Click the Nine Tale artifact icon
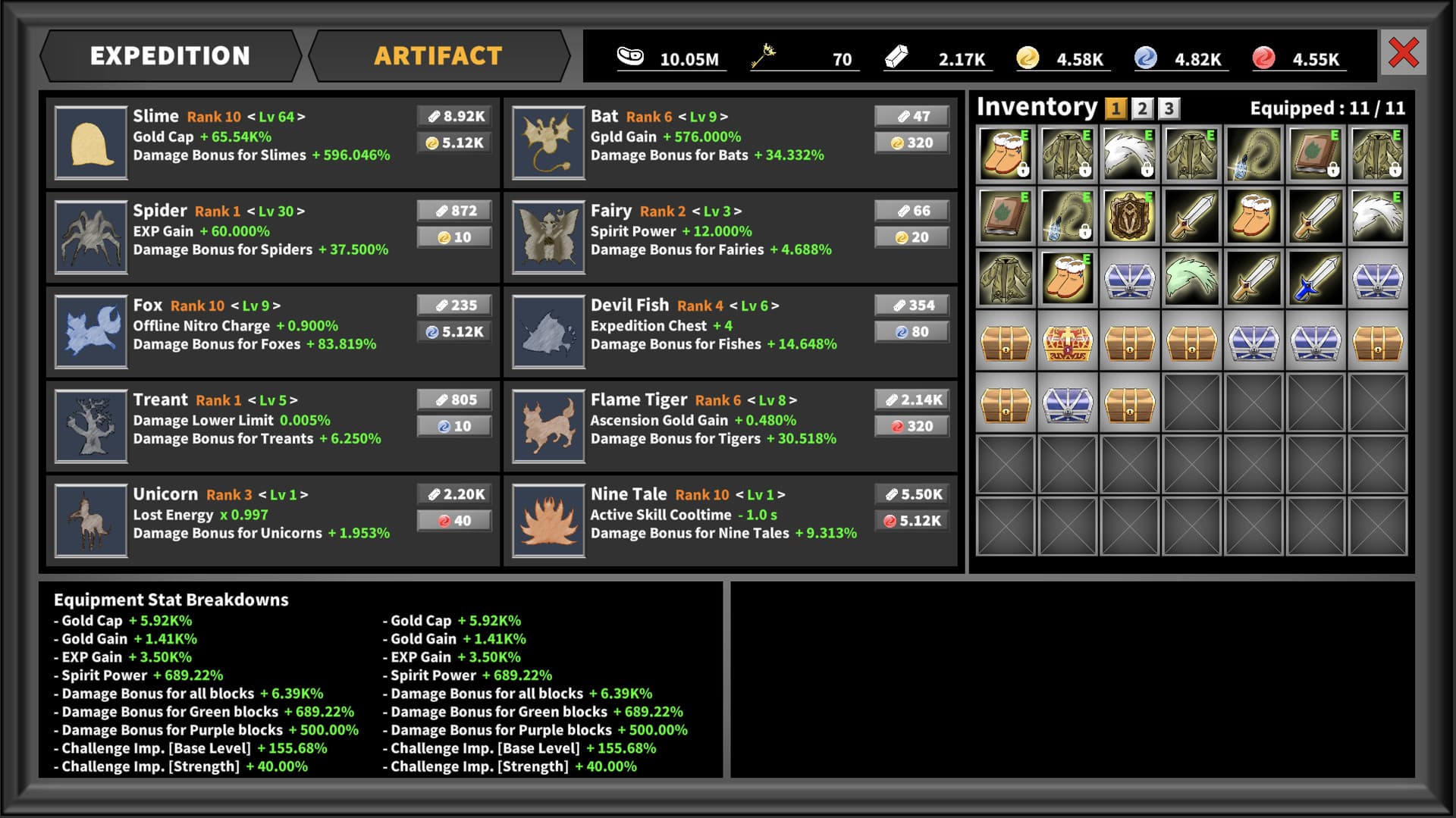The width and height of the screenshot is (1456, 818). click(x=548, y=521)
